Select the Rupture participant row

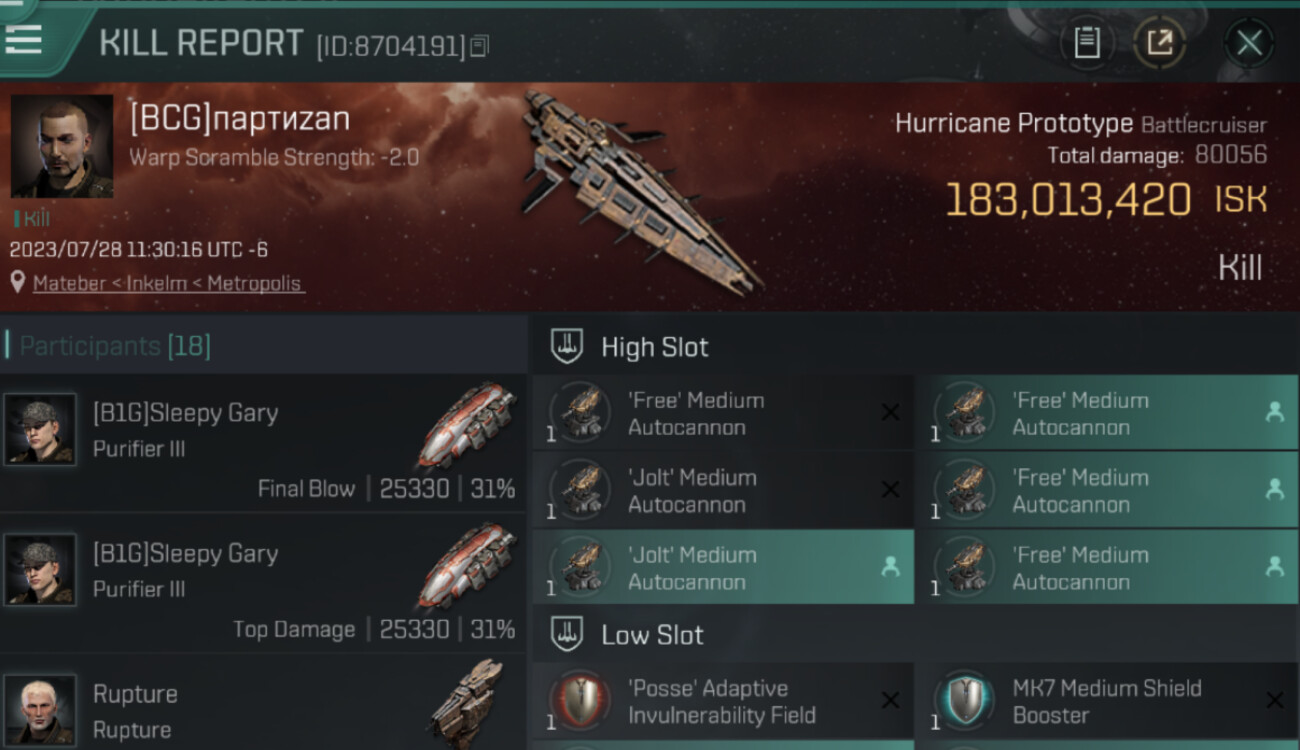click(262, 705)
